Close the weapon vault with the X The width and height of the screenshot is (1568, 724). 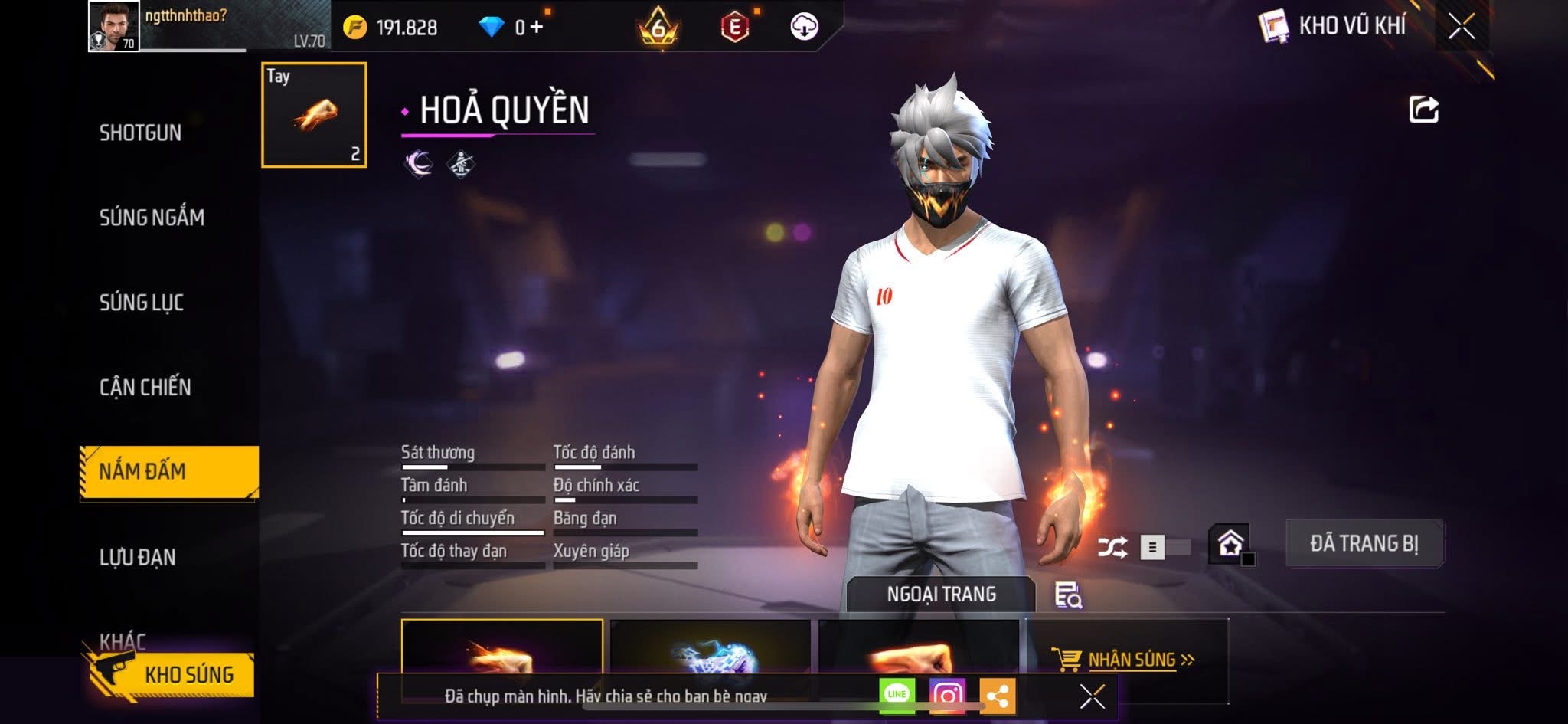[x=1461, y=27]
